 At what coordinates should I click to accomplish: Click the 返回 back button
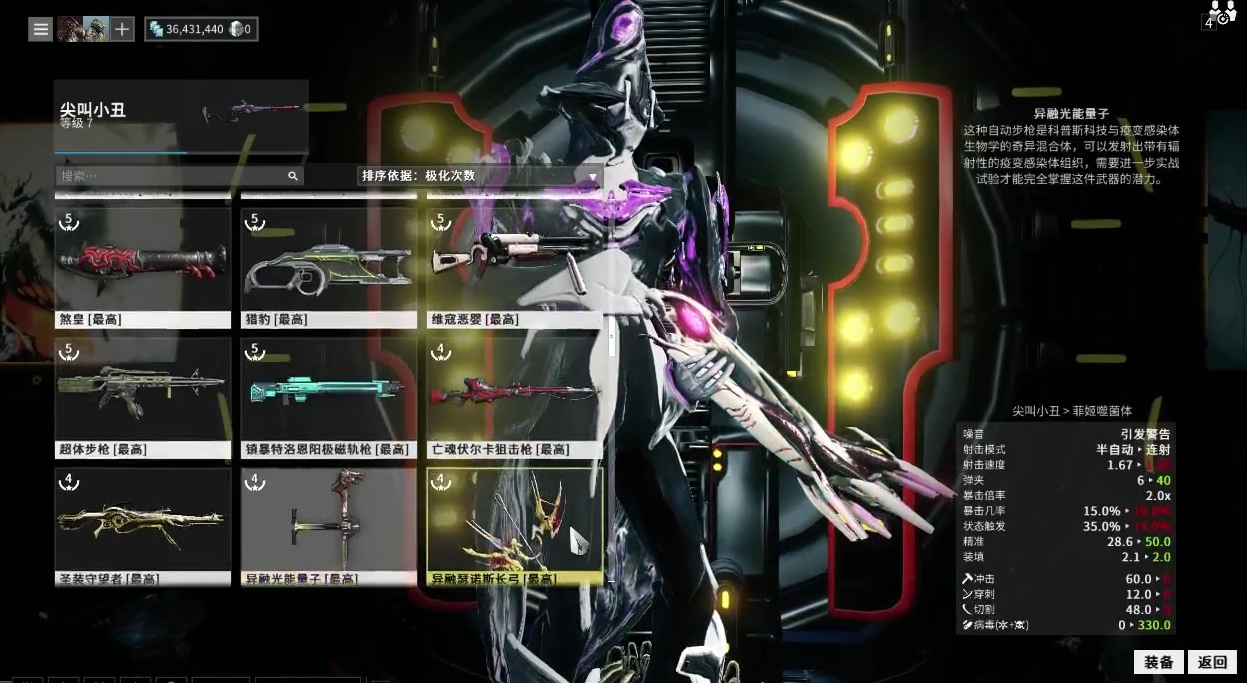[x=1212, y=662]
